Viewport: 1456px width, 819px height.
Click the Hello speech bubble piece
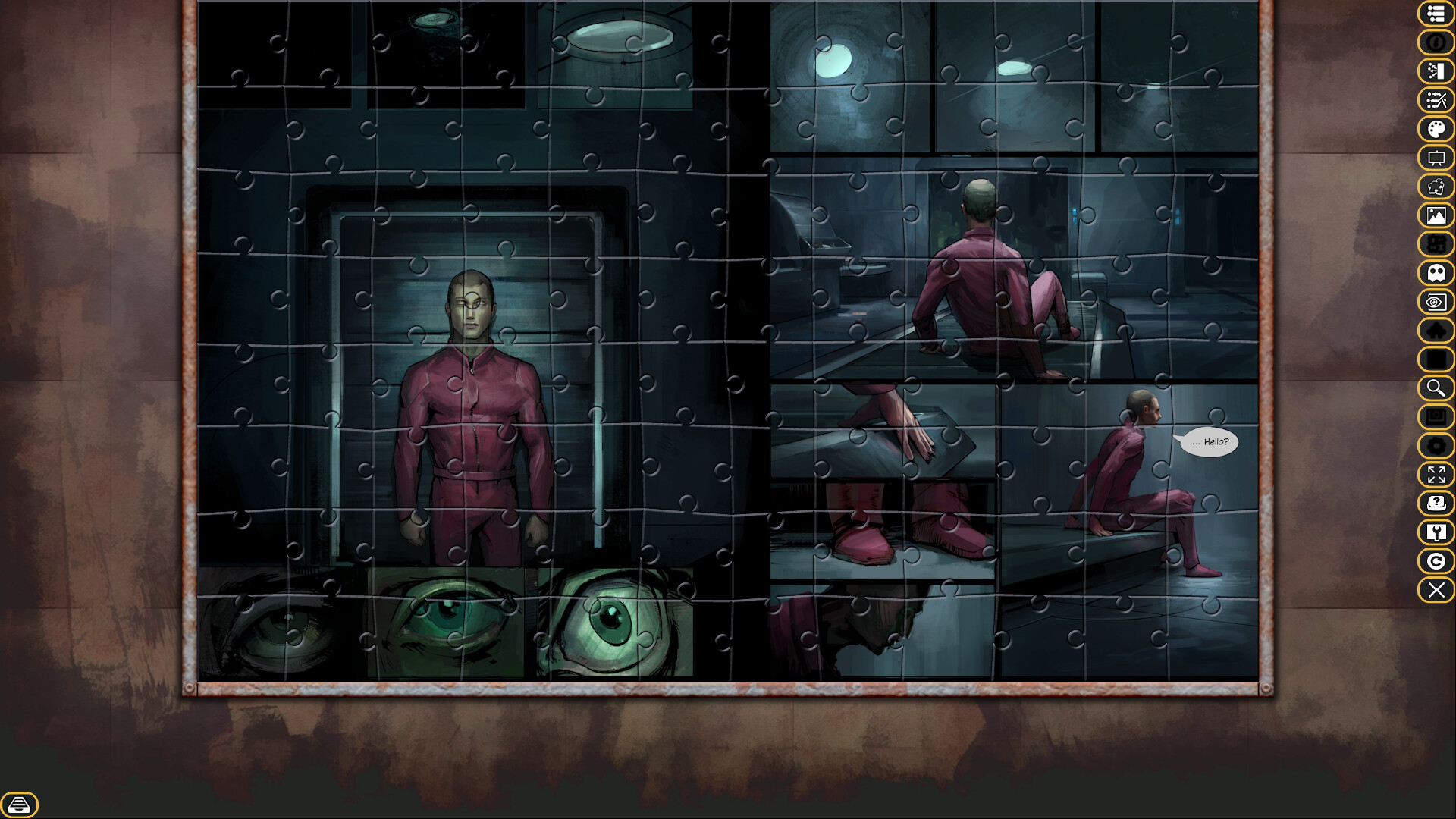point(1208,442)
